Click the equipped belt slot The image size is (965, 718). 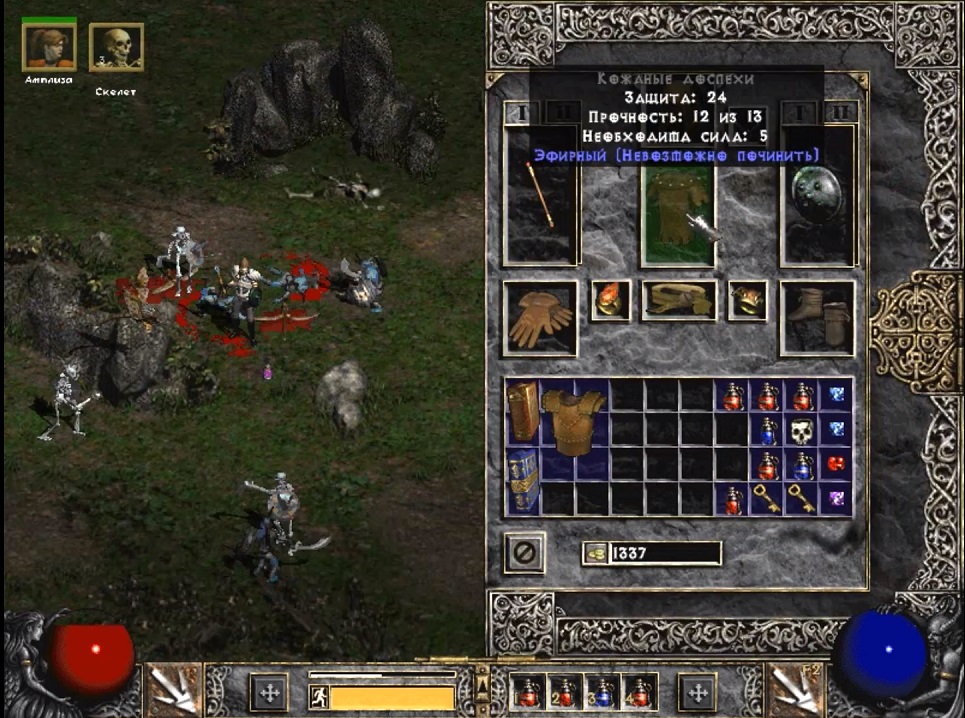click(x=678, y=300)
